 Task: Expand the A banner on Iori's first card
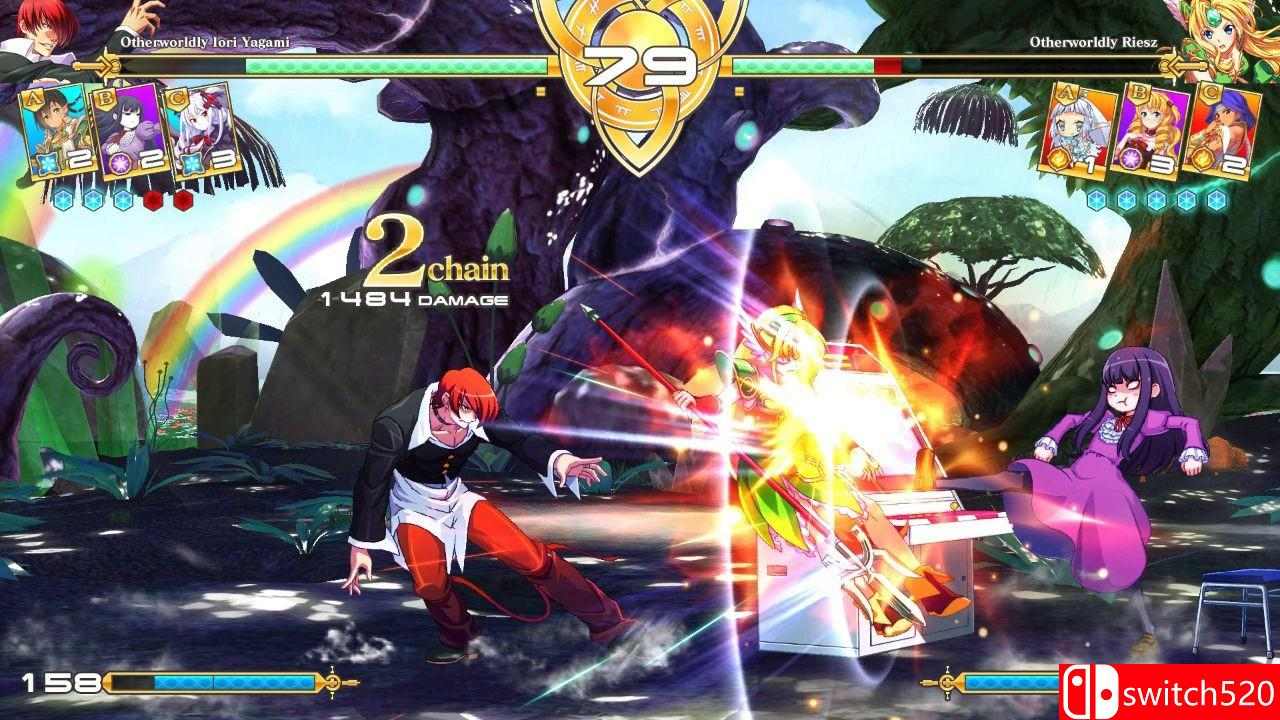pos(34,99)
